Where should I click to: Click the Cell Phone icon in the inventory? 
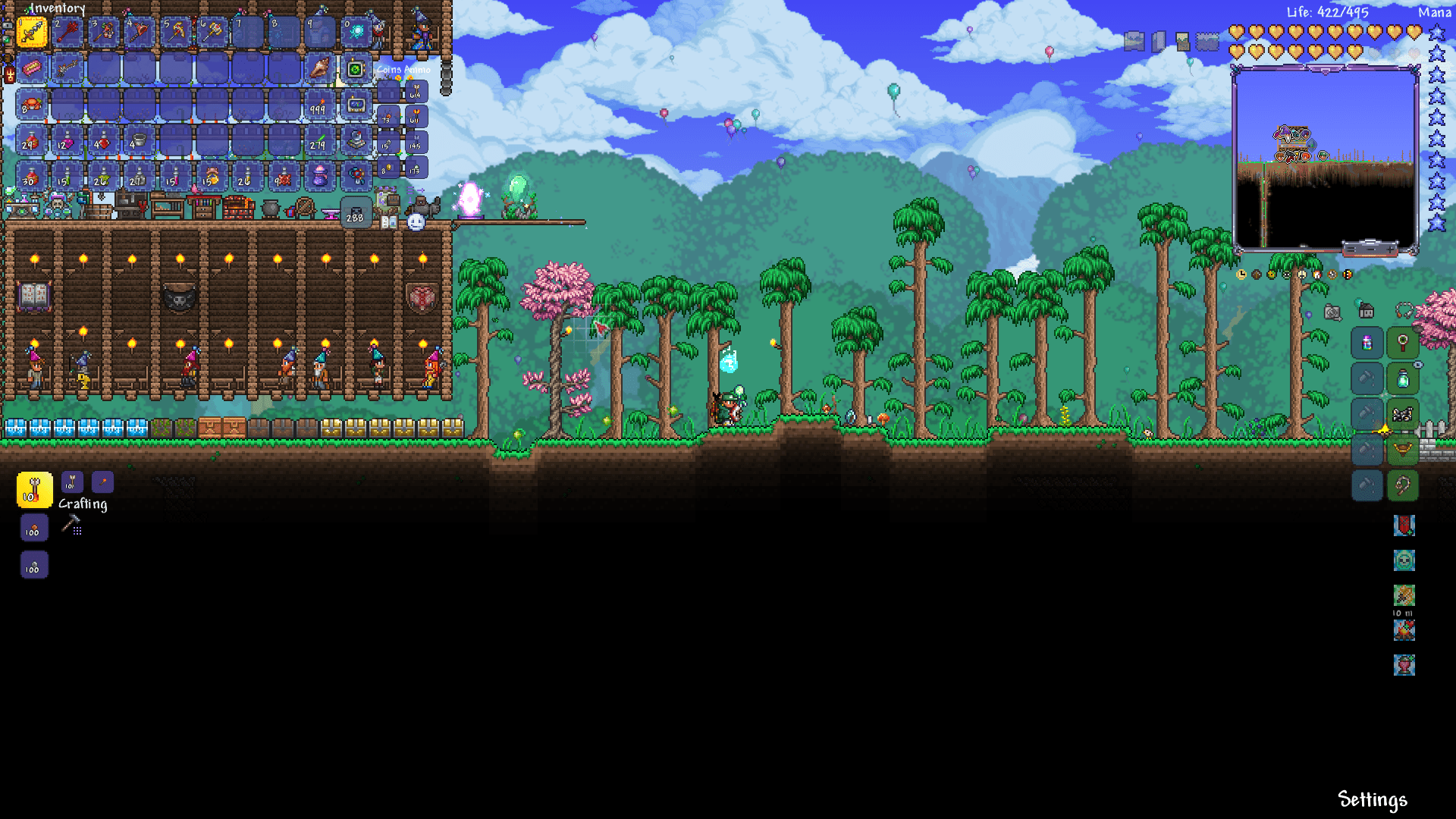[356, 71]
